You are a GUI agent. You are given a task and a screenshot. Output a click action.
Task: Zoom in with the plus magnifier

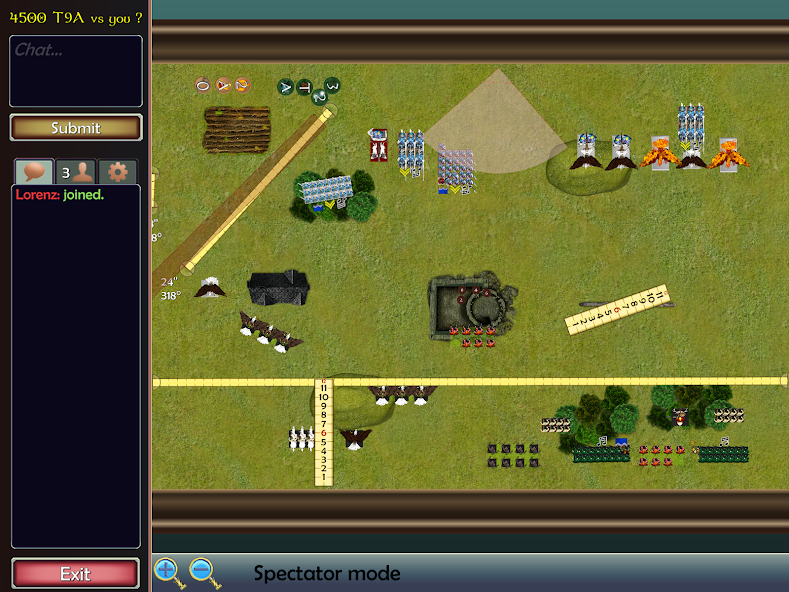tap(168, 572)
